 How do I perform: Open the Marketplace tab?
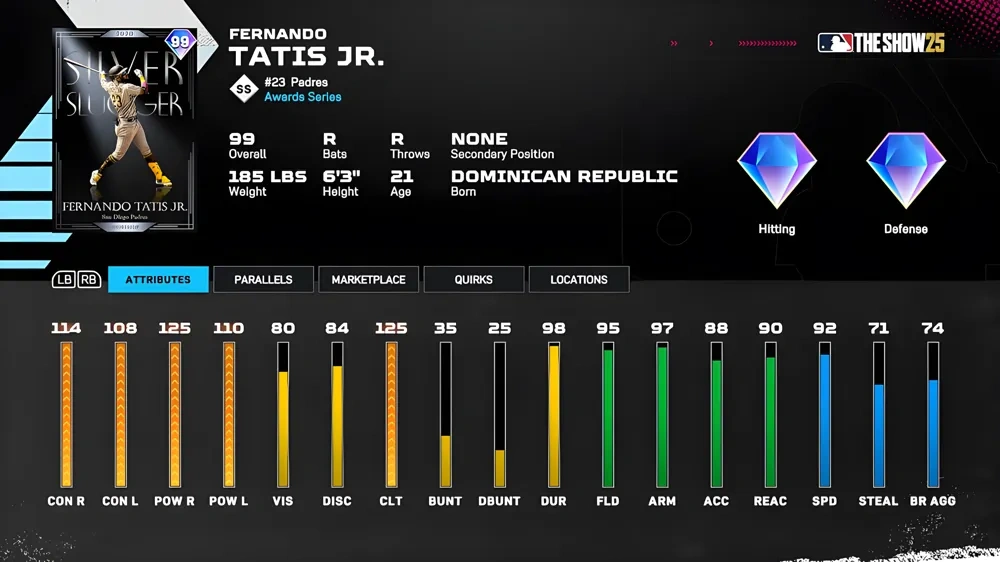(368, 280)
